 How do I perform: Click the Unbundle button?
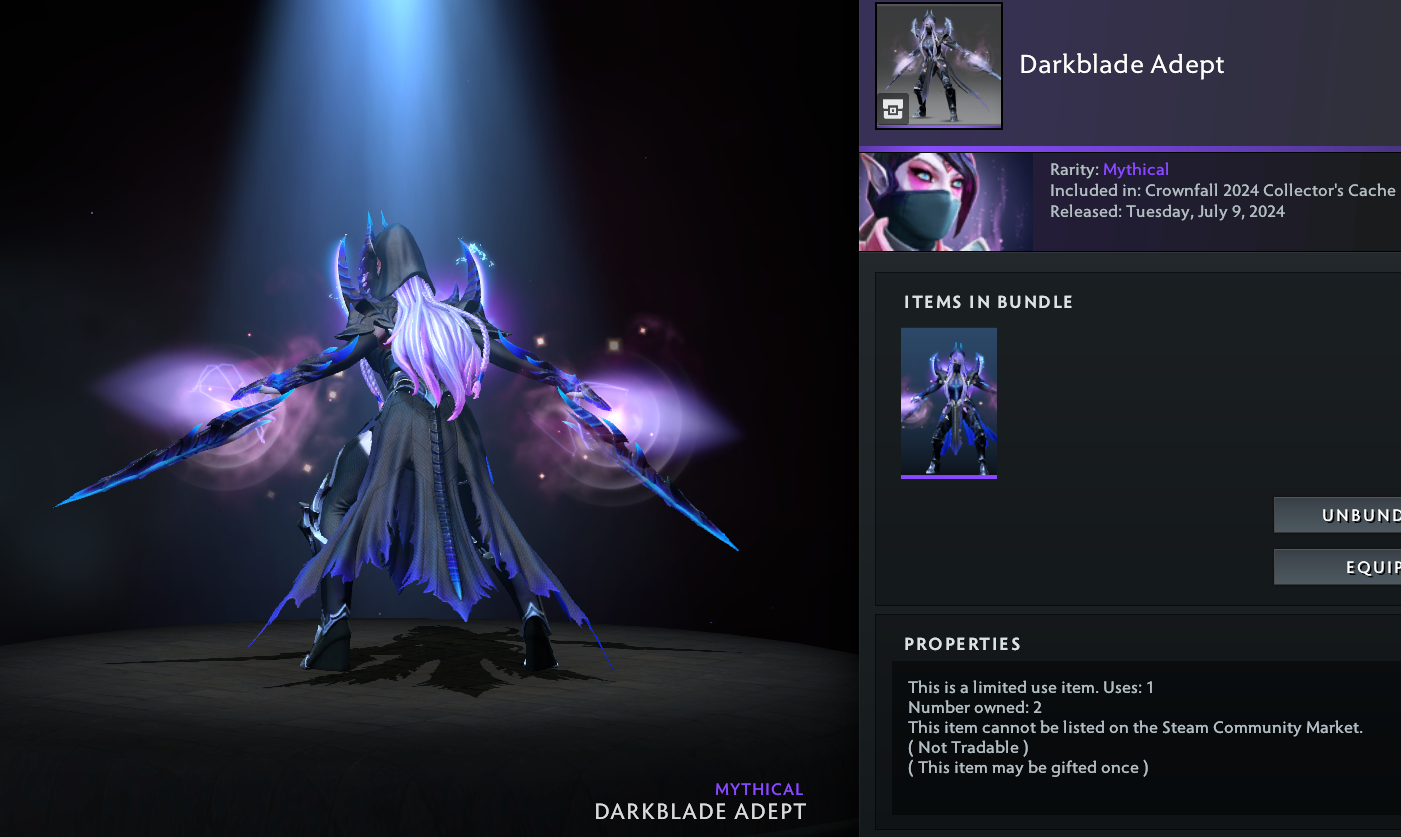point(1338,515)
